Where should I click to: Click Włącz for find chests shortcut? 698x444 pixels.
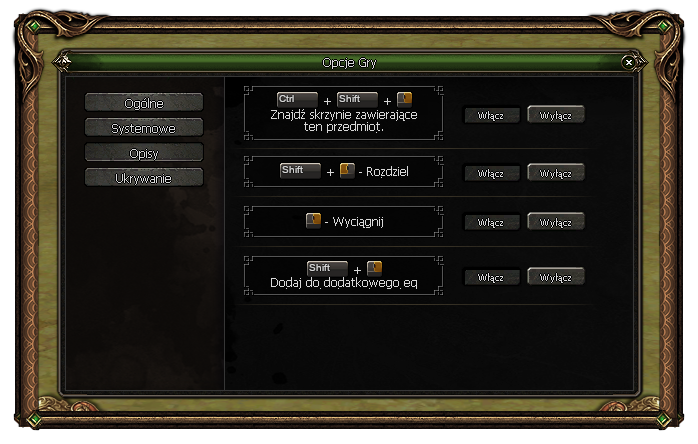click(491, 115)
